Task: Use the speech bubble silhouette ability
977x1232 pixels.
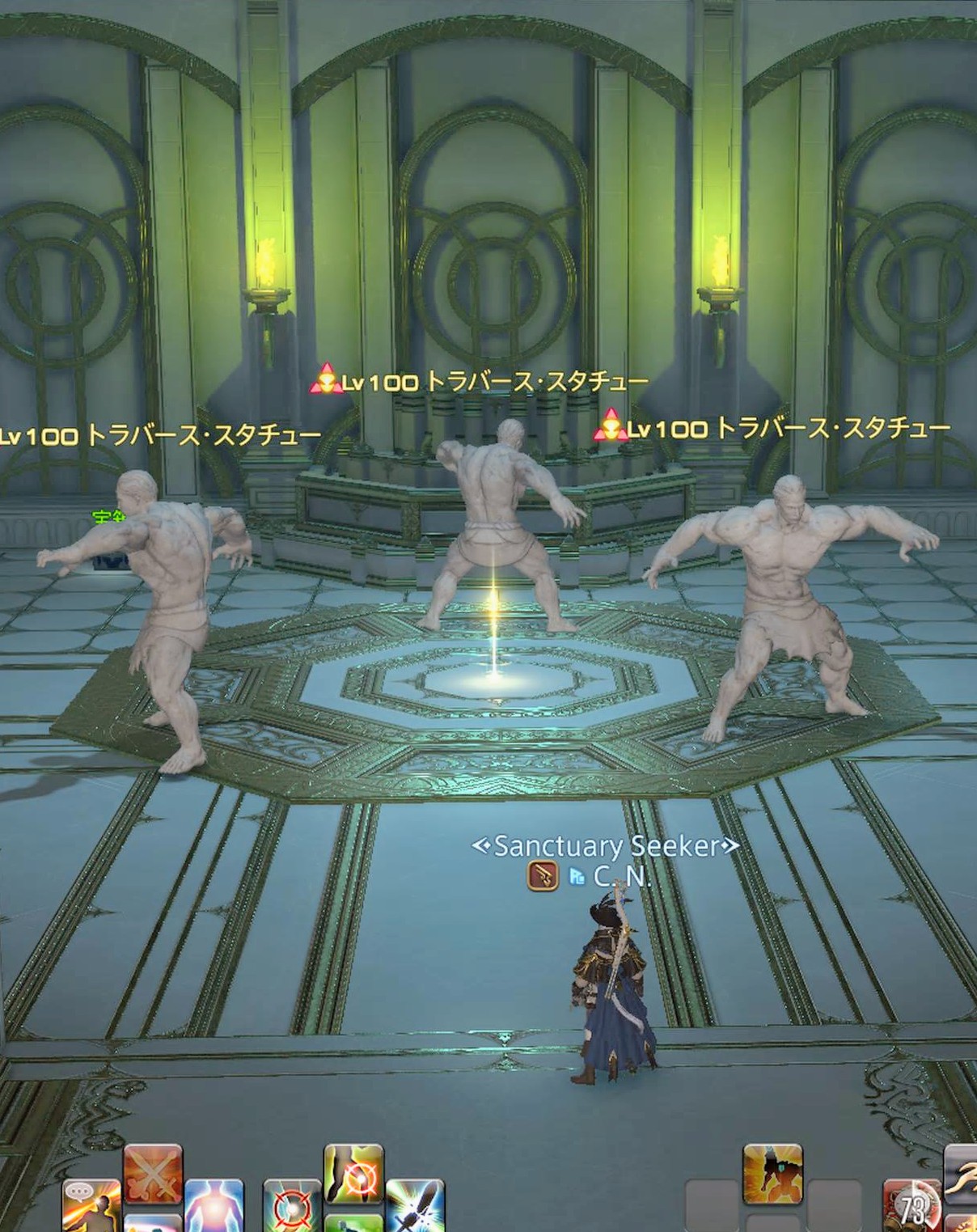Action: (91, 1207)
